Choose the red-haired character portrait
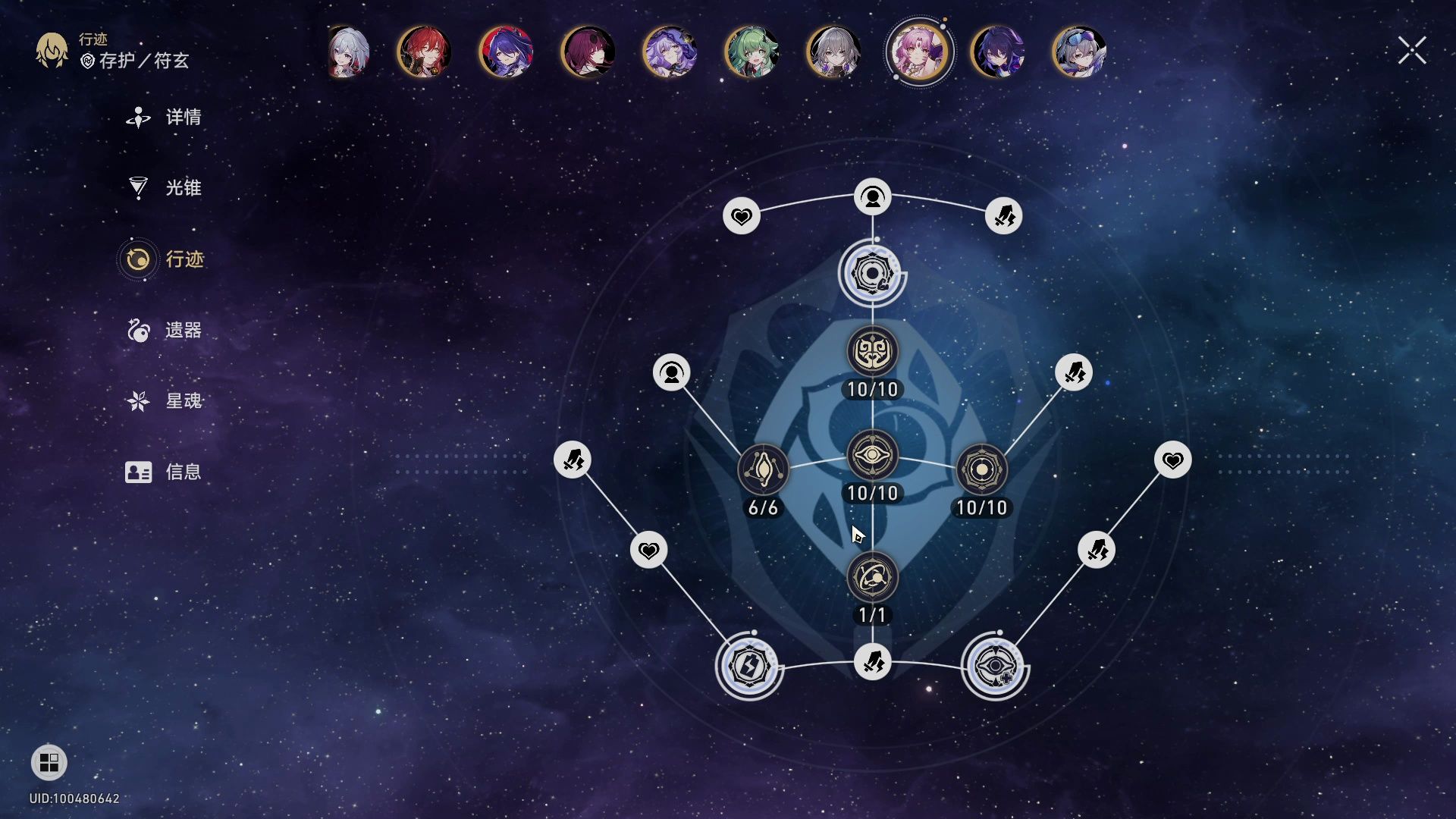 point(424,52)
